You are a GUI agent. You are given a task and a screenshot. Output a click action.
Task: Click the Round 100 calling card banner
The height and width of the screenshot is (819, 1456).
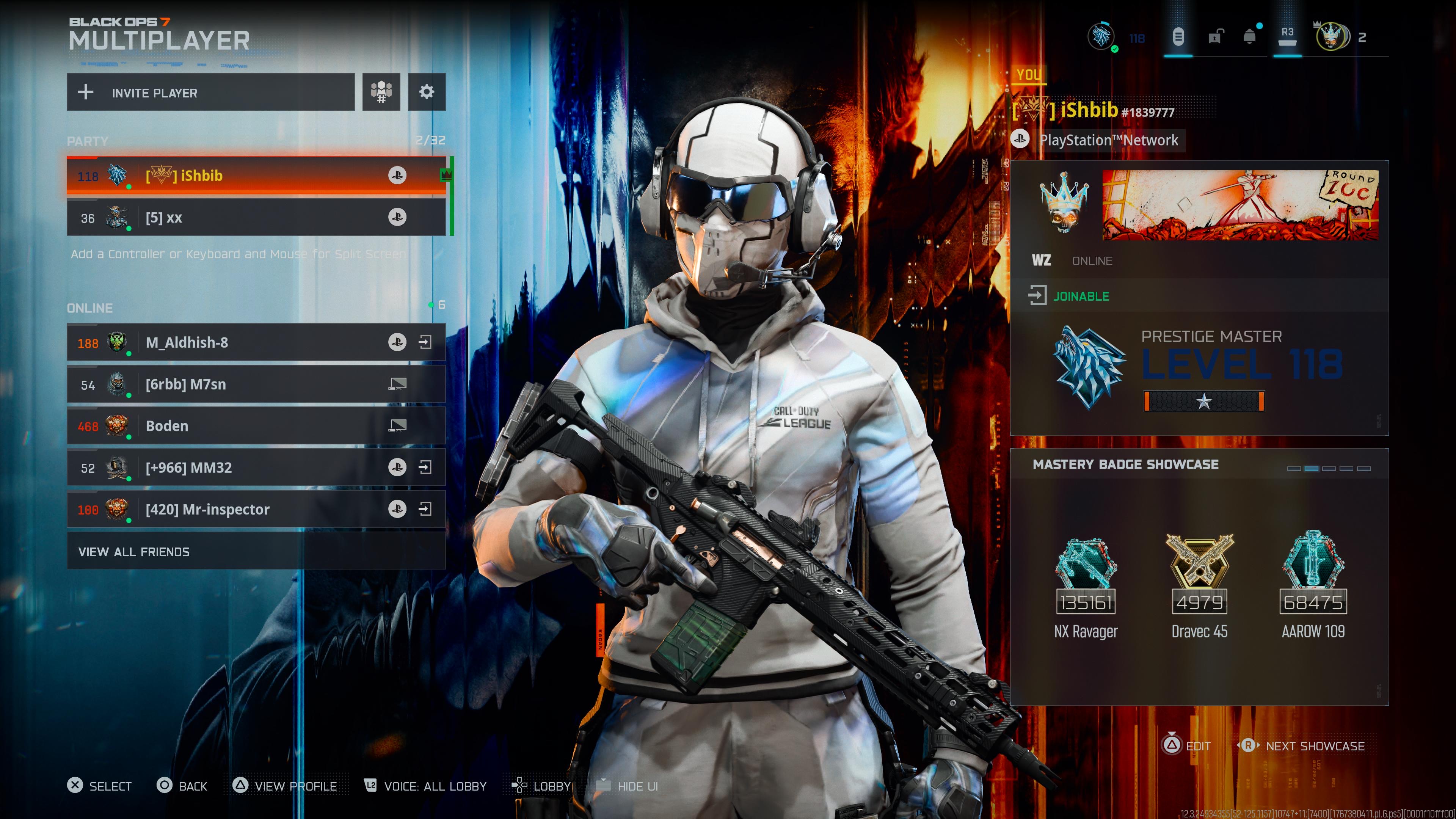click(1240, 205)
